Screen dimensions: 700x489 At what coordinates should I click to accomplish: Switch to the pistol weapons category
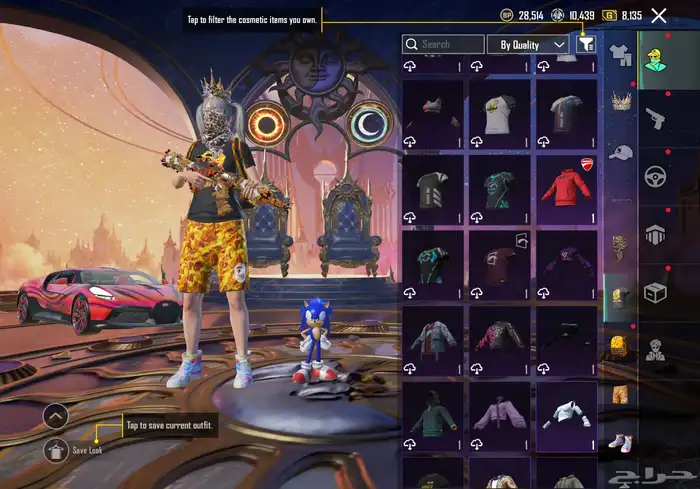[656, 119]
